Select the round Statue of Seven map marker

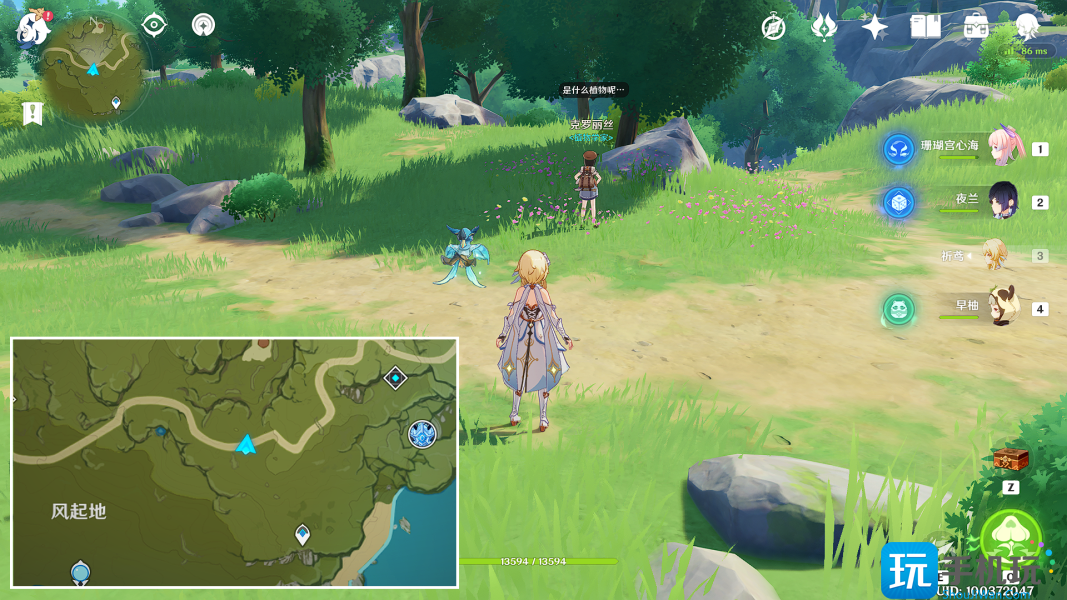[422, 434]
